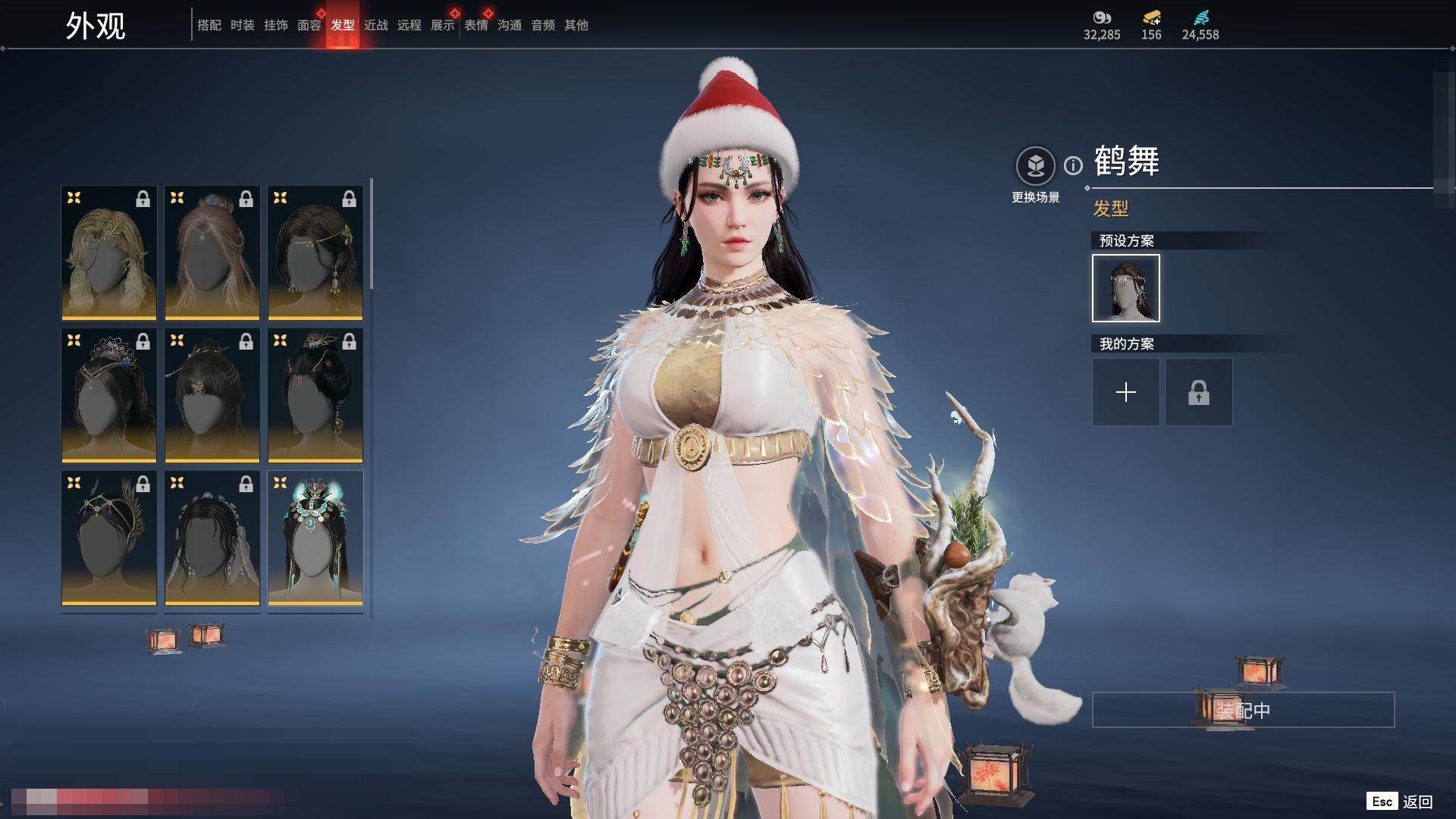Choose the hairstyle with silver lotus crown

point(109,395)
